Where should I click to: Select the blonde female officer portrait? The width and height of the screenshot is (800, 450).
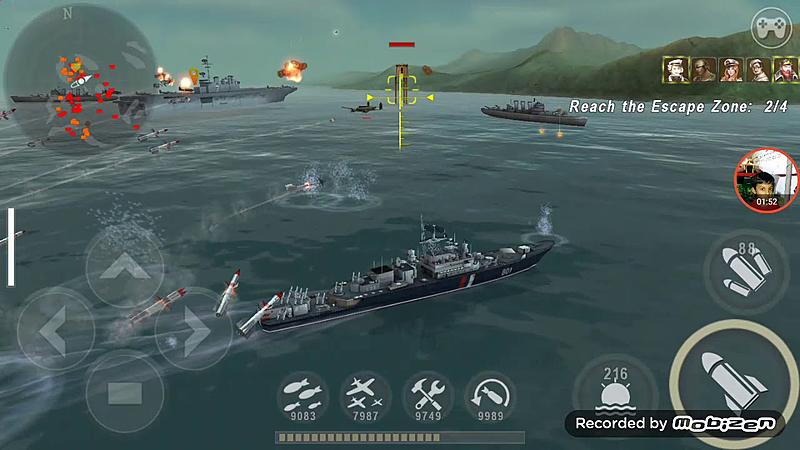pos(731,70)
